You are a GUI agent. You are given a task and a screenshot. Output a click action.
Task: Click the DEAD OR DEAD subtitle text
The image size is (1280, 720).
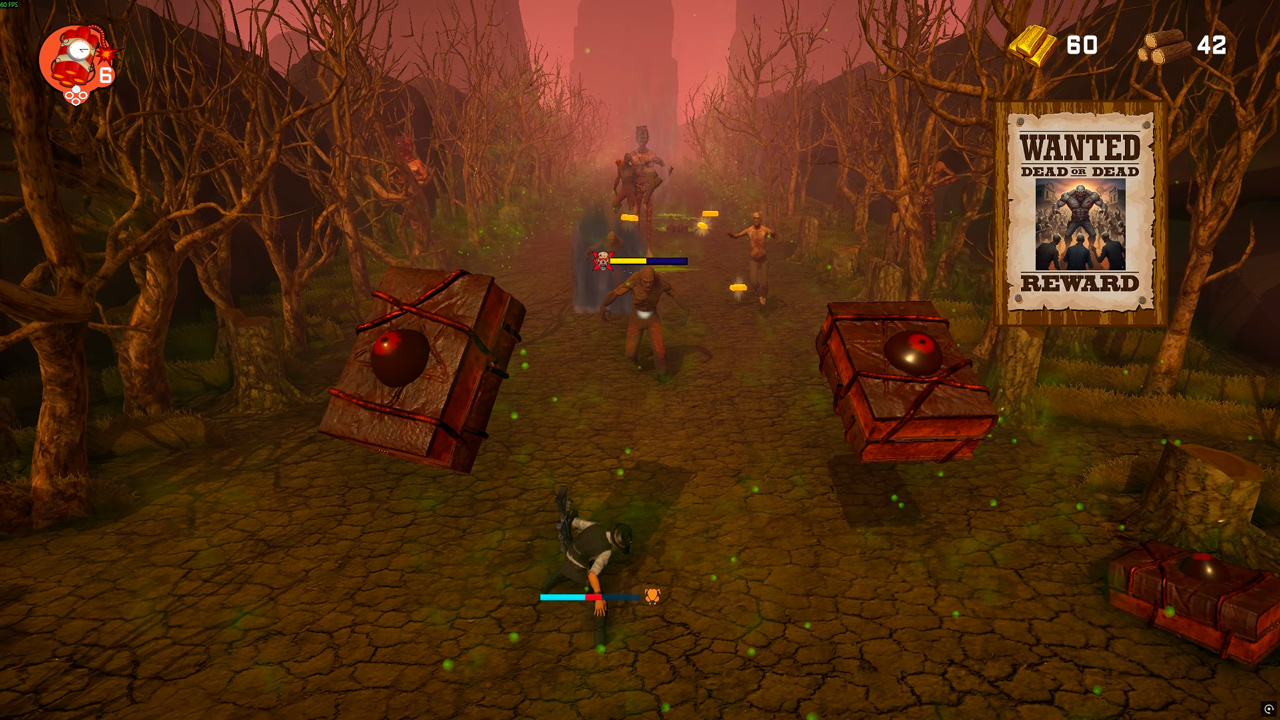[1078, 172]
